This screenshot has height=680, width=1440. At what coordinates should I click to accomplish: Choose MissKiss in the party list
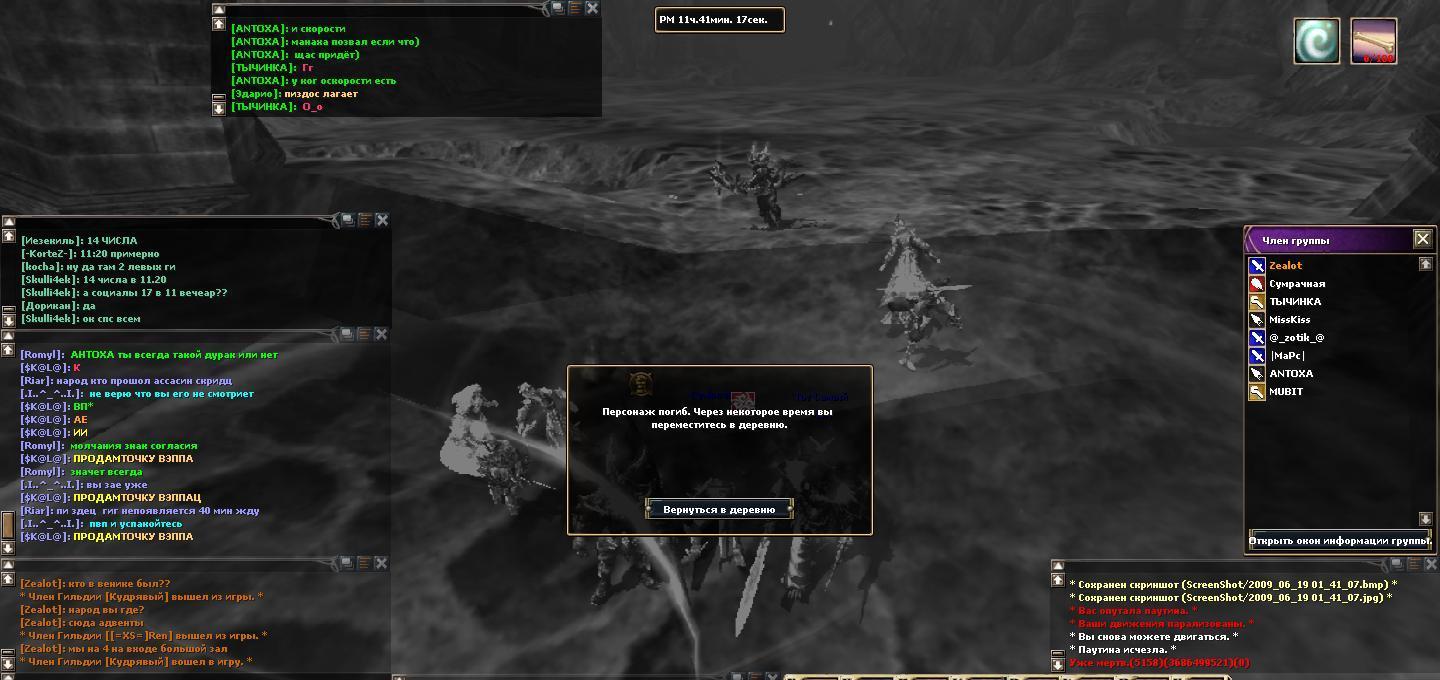1289,320
